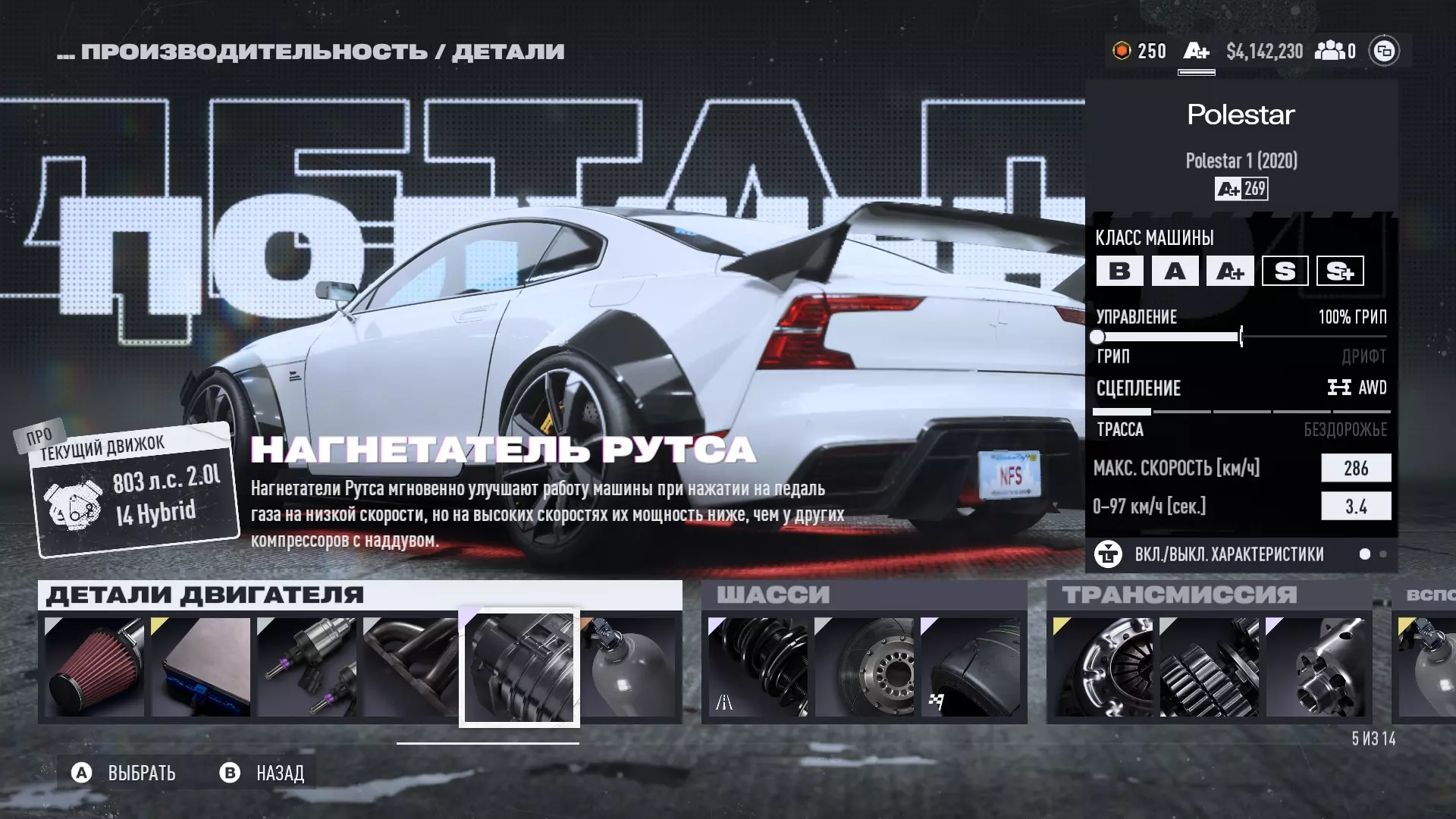The width and height of the screenshot is (1456, 819).
Task: Open the party icon in top bar
Action: (1335, 51)
